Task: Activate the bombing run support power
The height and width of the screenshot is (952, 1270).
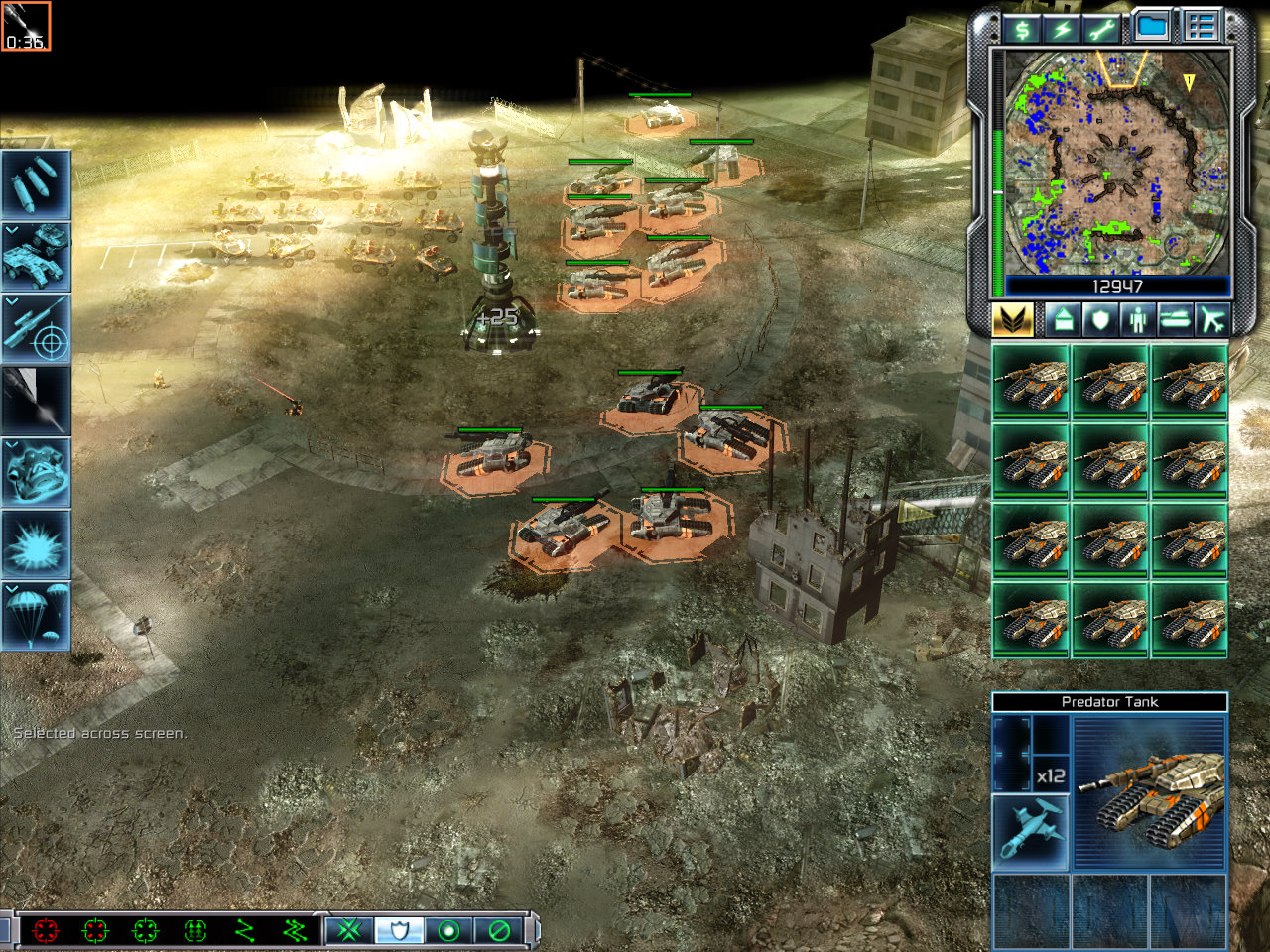Action: coord(36,184)
